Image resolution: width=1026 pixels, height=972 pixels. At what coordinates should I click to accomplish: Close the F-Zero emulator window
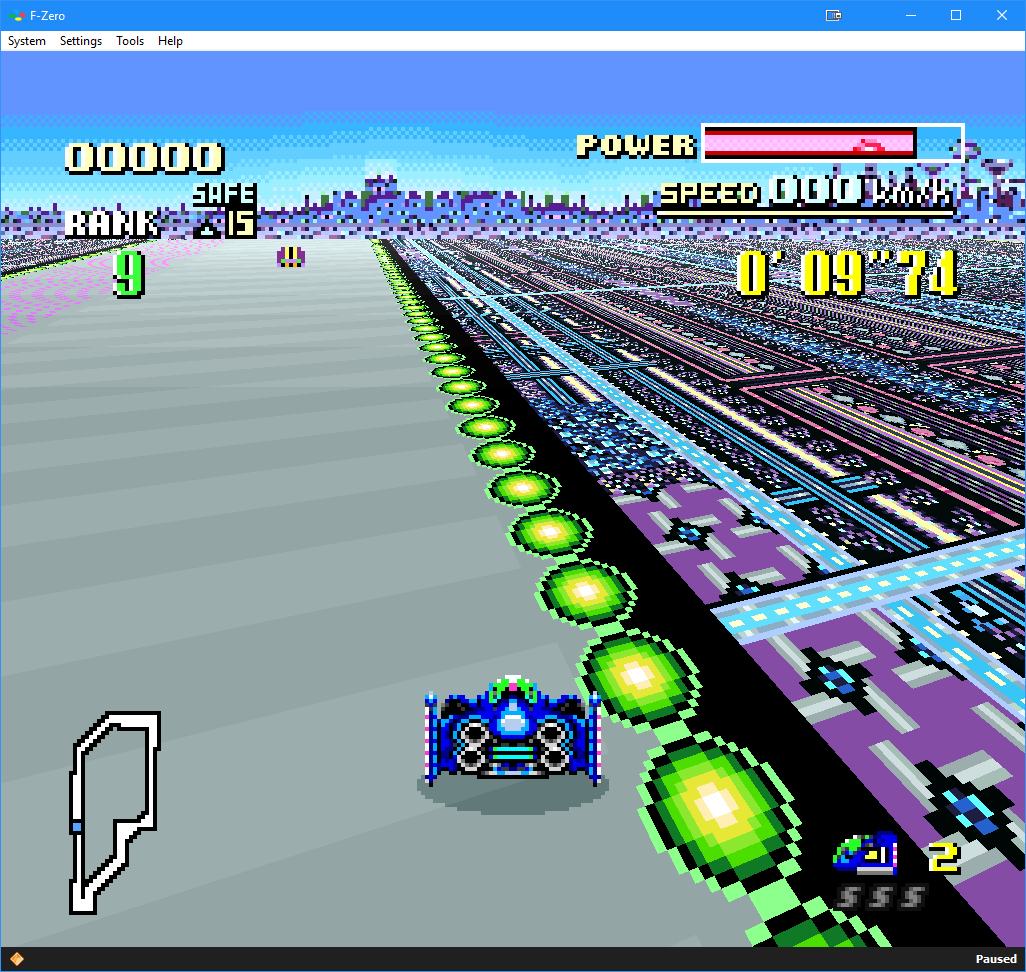tap(1002, 15)
